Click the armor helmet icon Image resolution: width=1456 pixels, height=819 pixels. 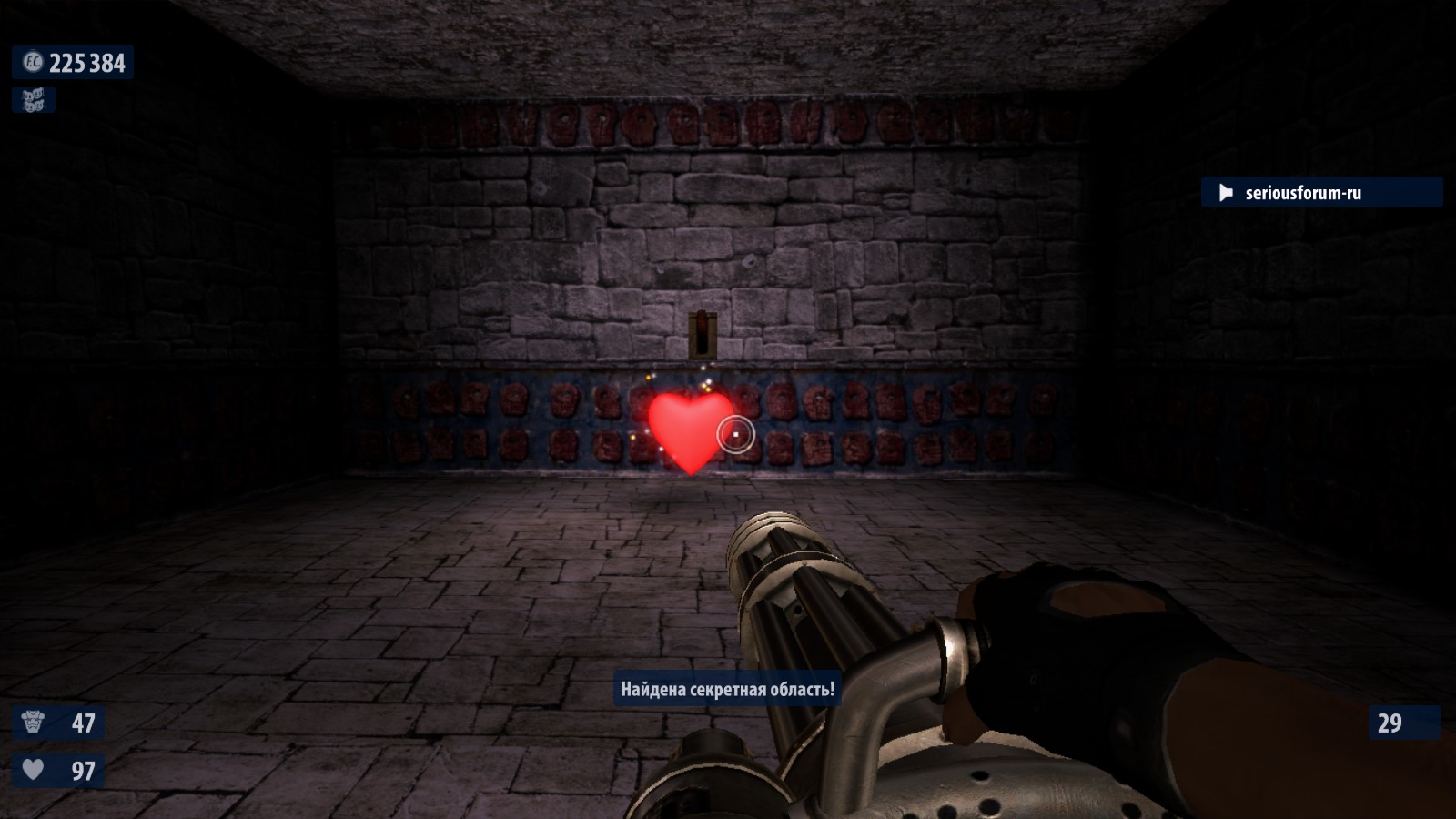pyautogui.click(x=34, y=723)
